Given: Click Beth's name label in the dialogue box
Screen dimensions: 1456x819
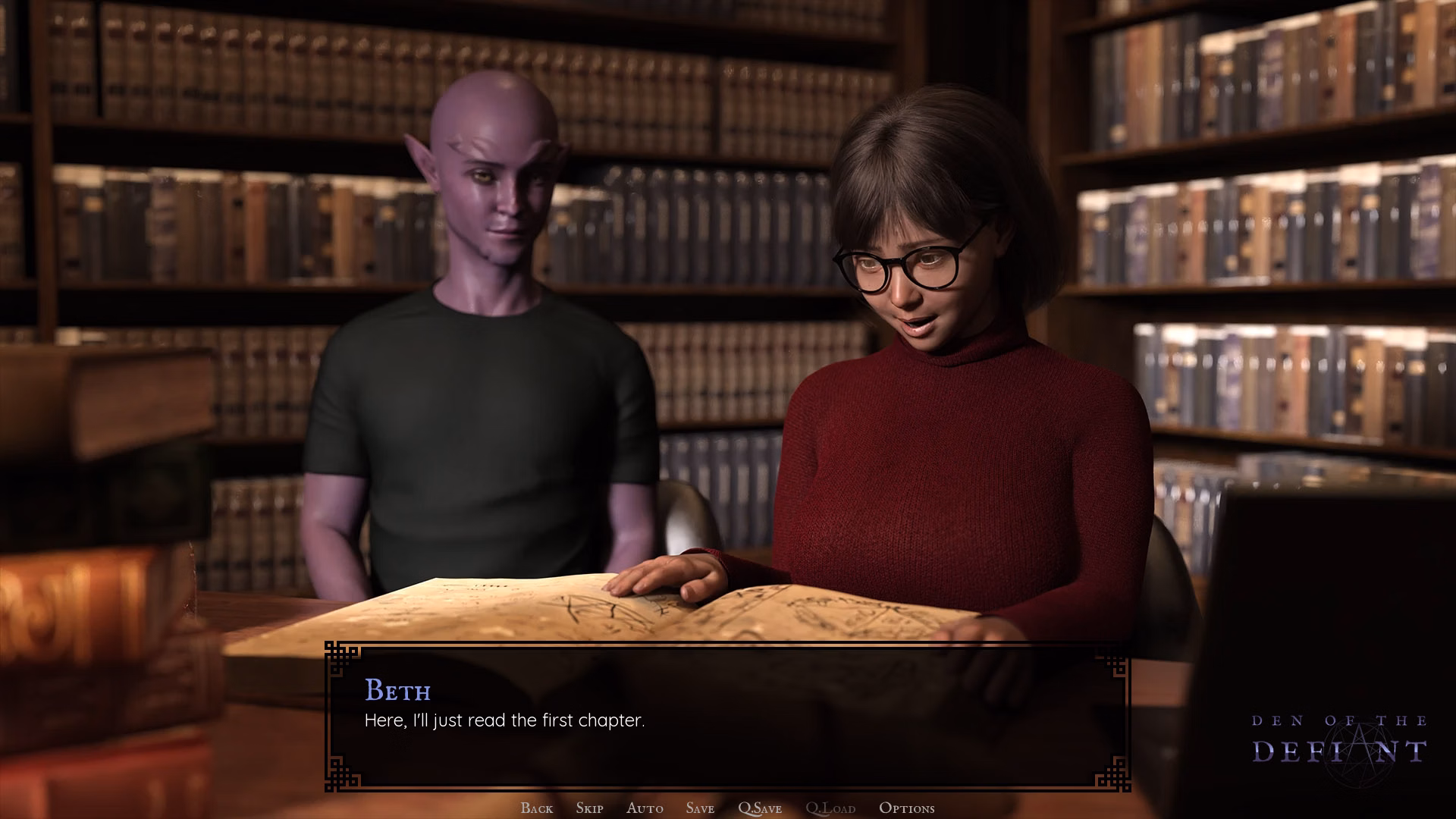Looking at the screenshot, I should [397, 692].
